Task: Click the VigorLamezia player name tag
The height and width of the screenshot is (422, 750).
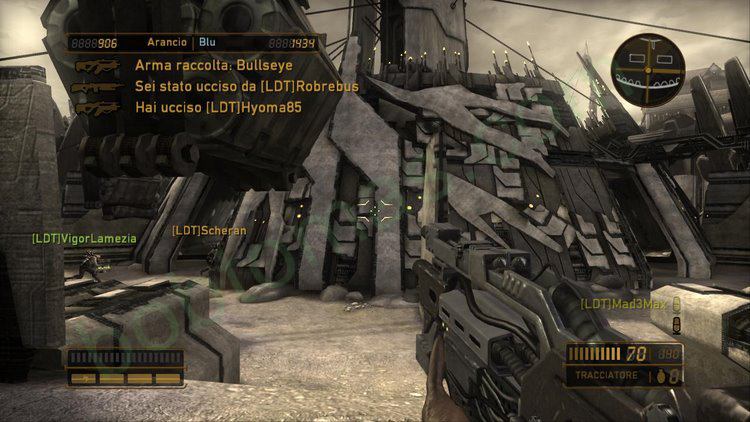Action: click(83, 238)
